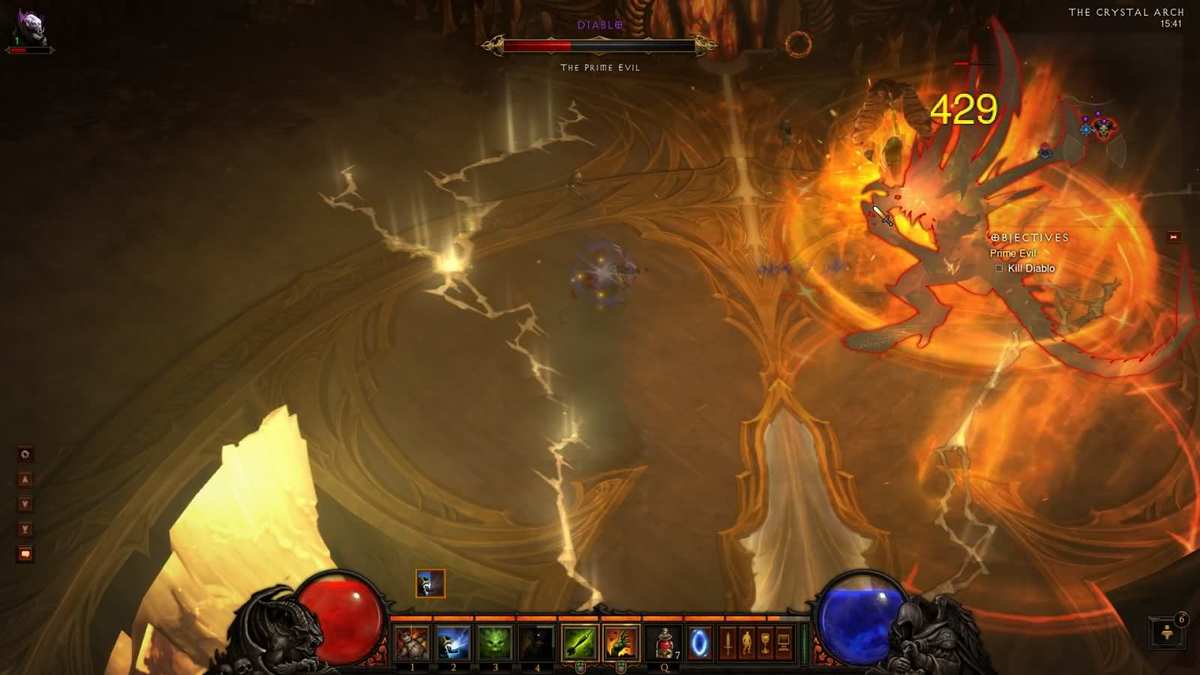Use the green demon face skill

pos(495,642)
